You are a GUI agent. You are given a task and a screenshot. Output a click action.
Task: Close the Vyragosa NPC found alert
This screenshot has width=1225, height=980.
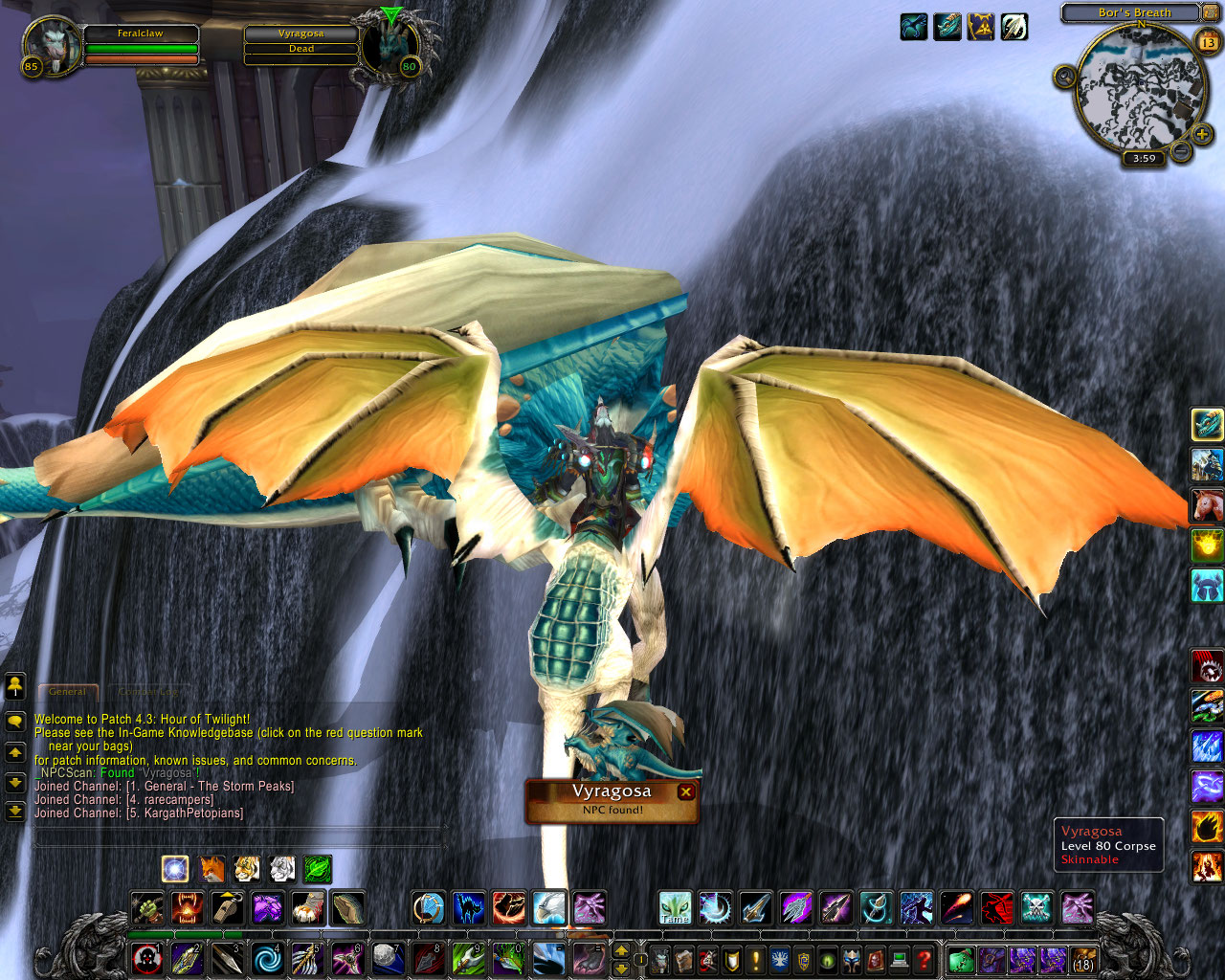685,791
